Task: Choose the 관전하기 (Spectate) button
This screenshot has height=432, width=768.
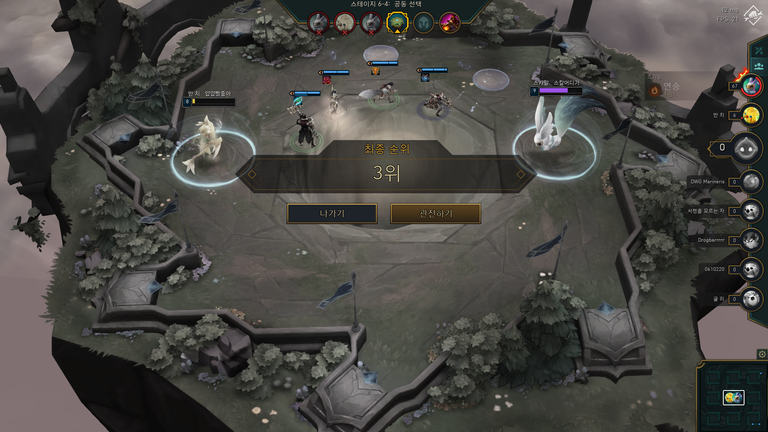Action: point(435,213)
